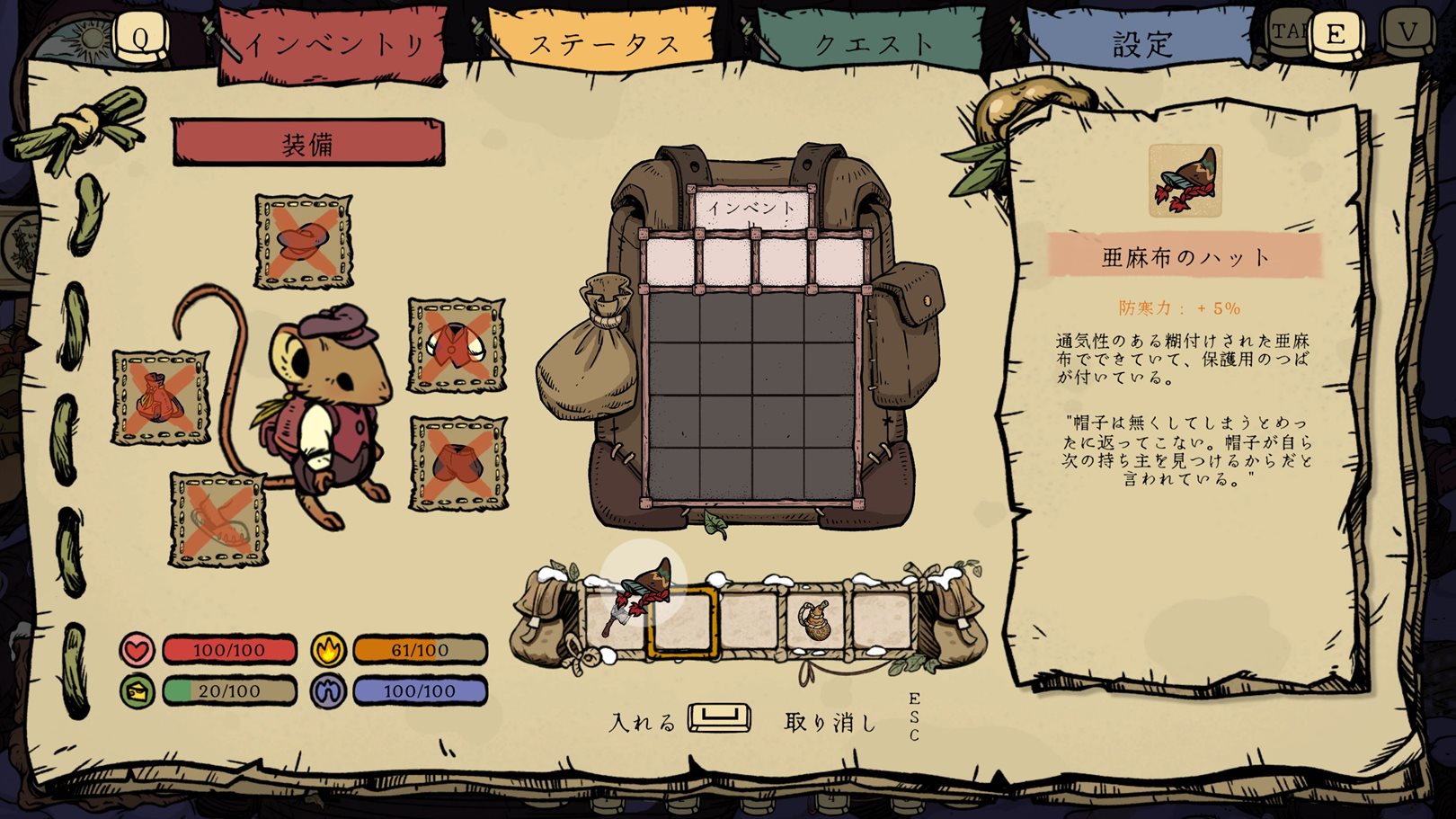Select the pouch bag equipment slot
1456x819 pixels.
pyautogui.click(x=161, y=397)
